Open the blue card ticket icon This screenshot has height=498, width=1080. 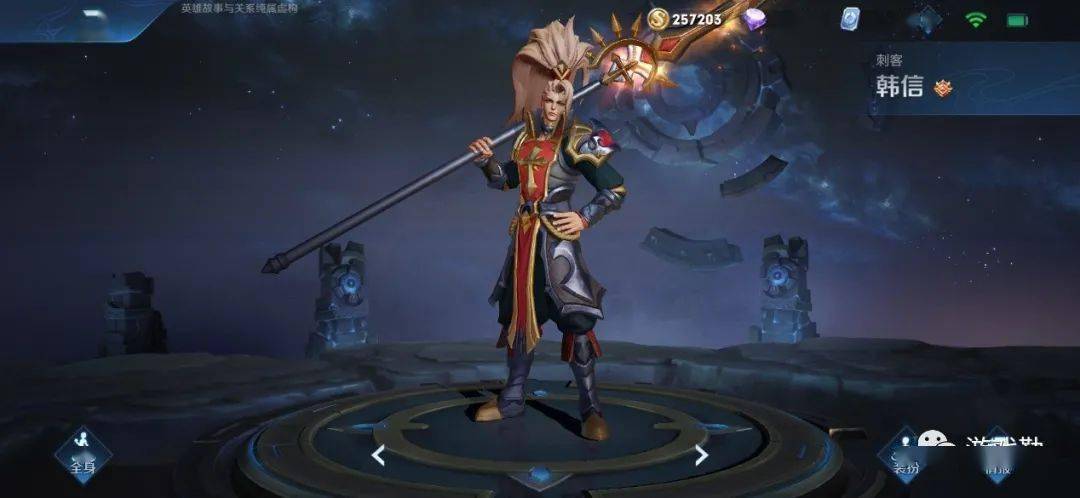coord(850,20)
